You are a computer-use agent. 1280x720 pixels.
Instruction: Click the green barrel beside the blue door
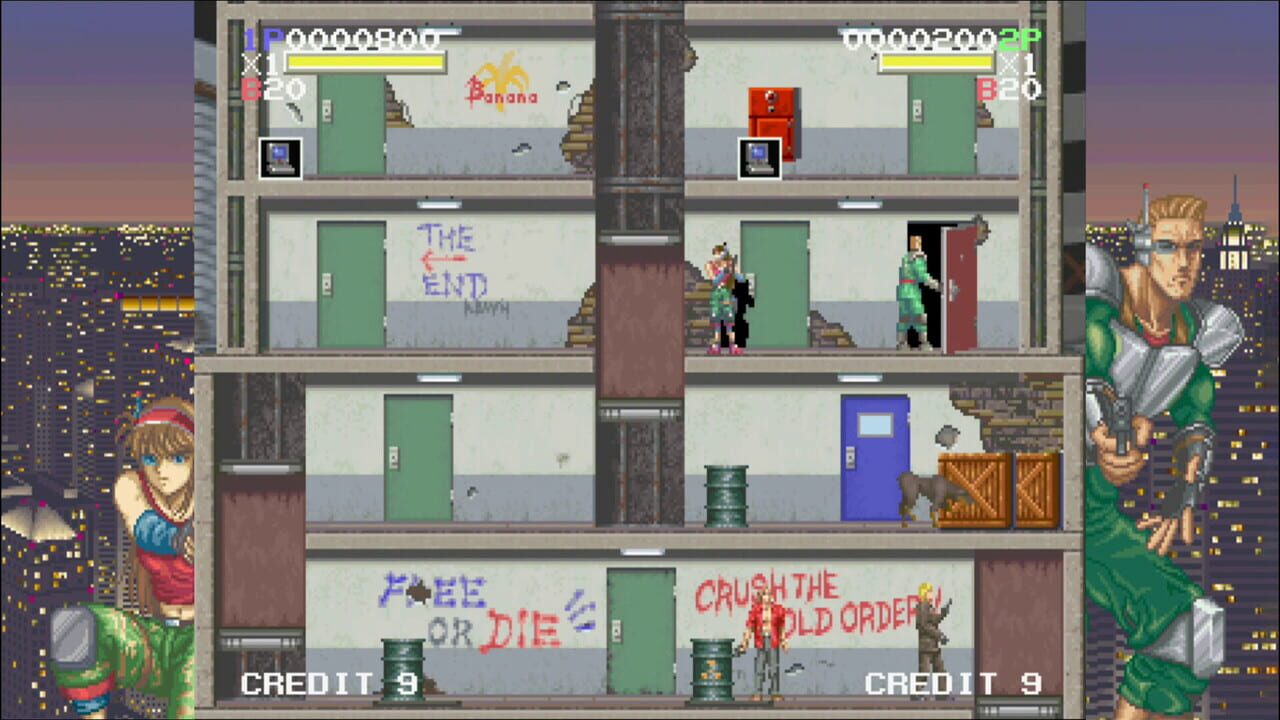(x=727, y=495)
